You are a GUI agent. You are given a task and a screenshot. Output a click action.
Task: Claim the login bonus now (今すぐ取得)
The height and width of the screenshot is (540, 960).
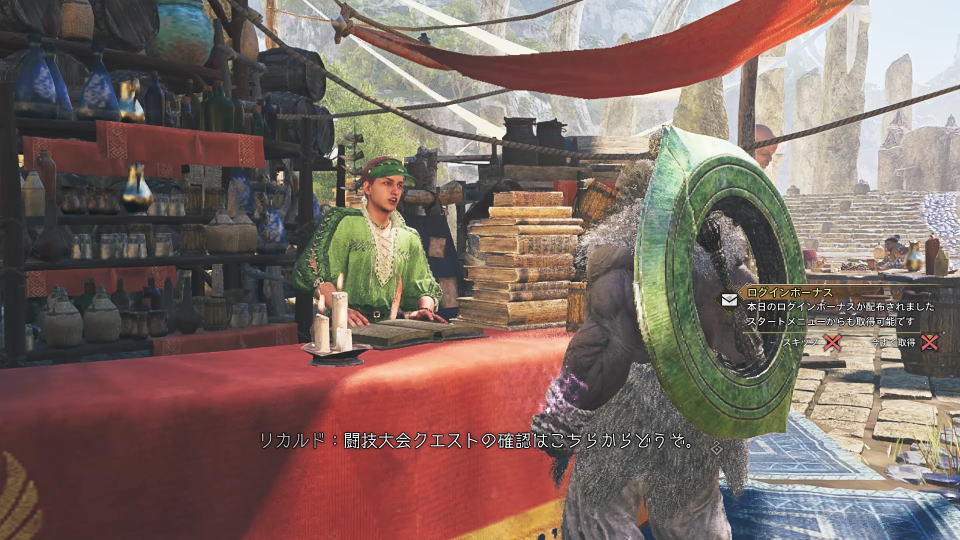click(x=929, y=342)
